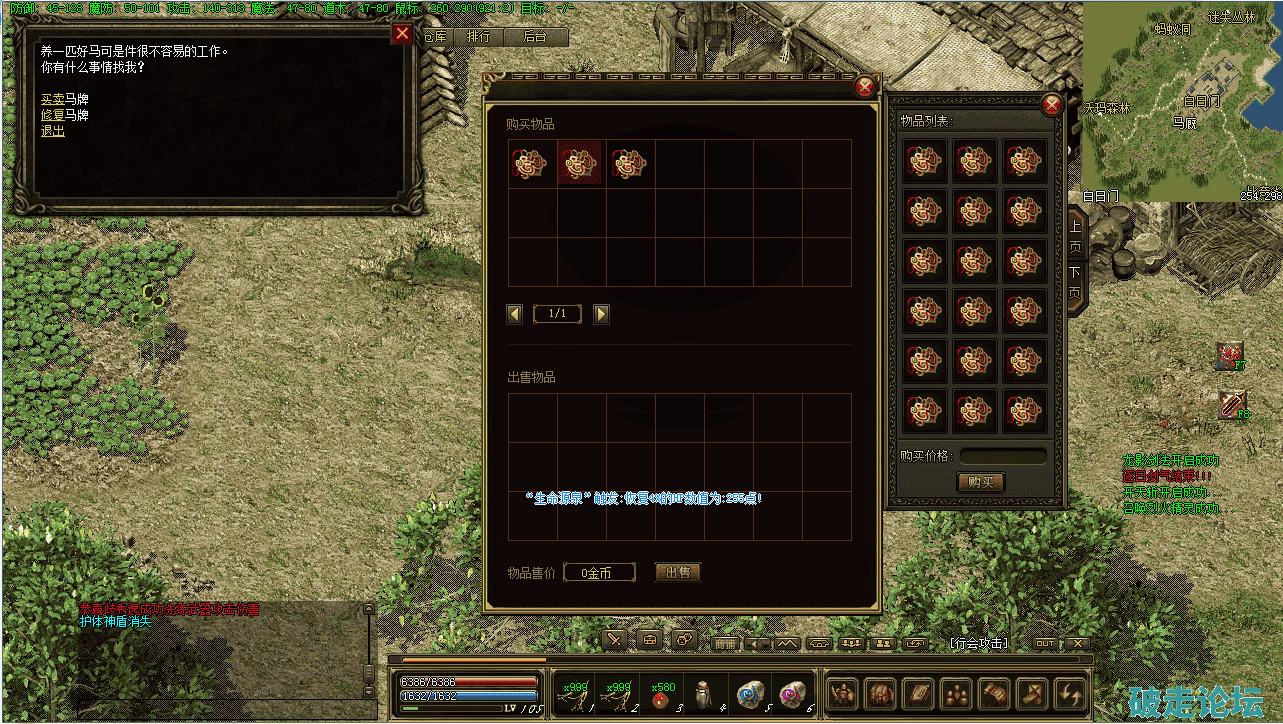The width and height of the screenshot is (1283, 724).
Task: Close the 物品列表 item list panel
Action: point(1051,105)
